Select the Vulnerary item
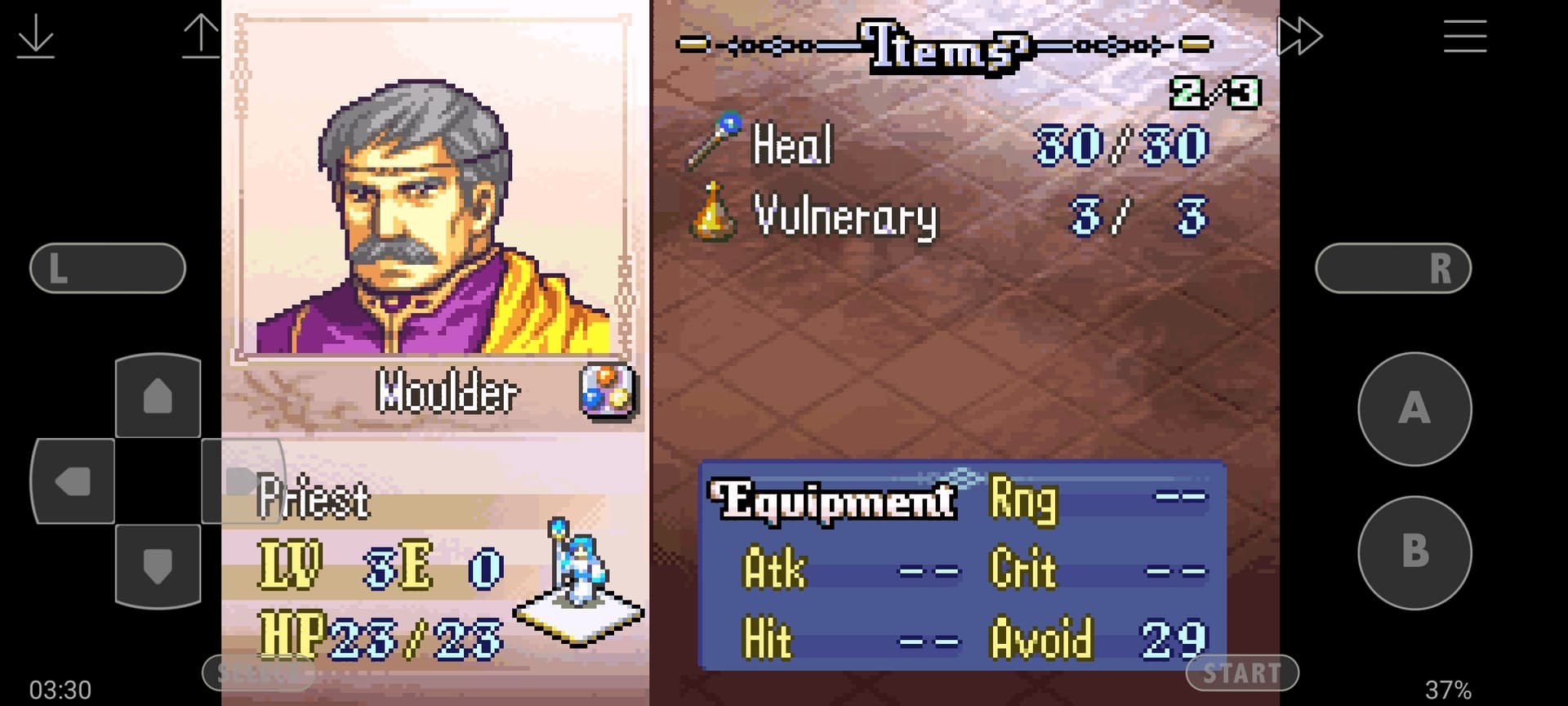Viewport: 1568px width, 706px height. click(x=844, y=217)
